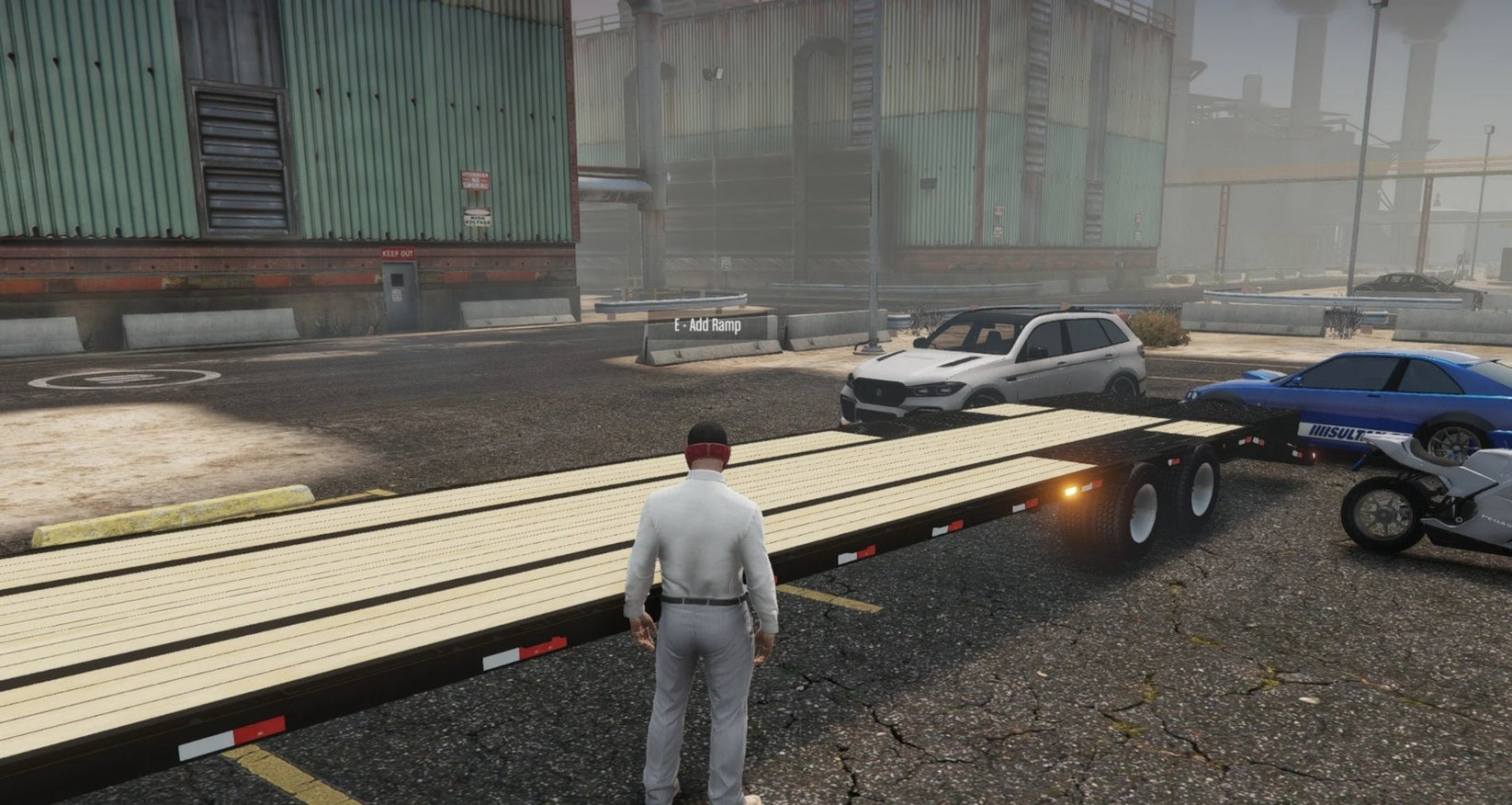Select the HIGH VOLTAGE sign below it

pos(477,219)
